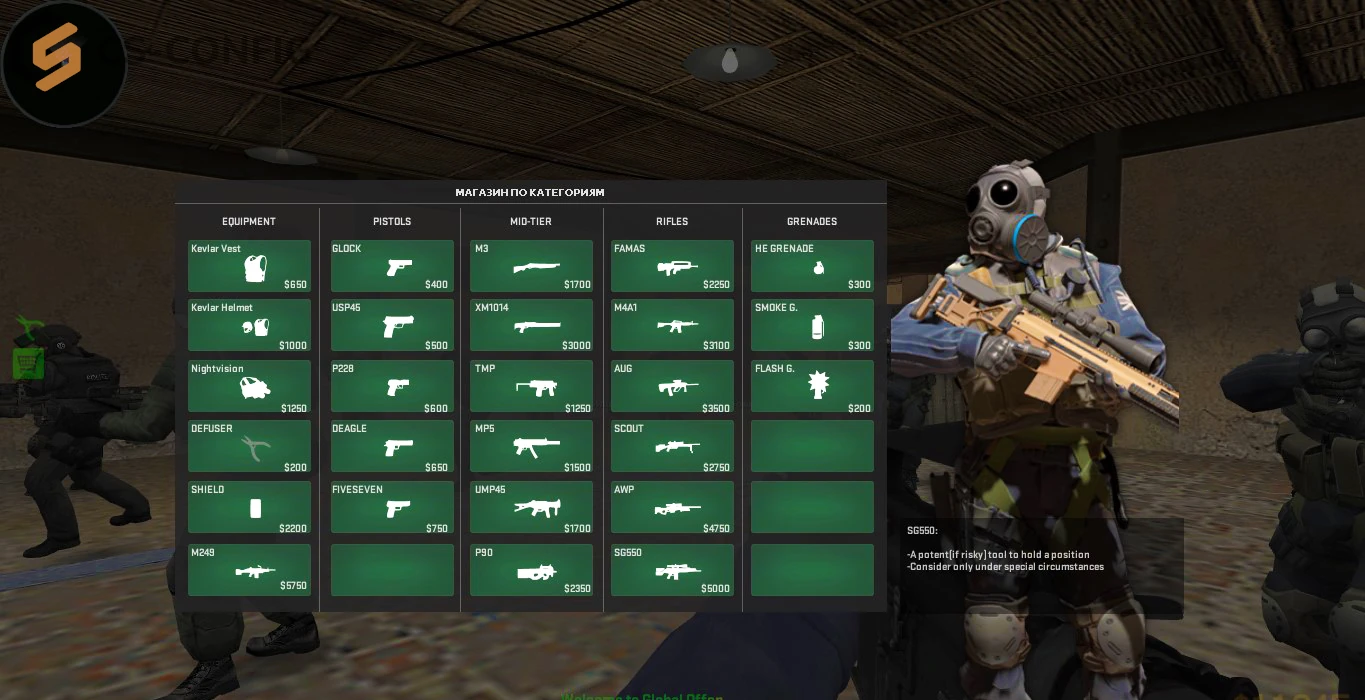Viewport: 1366px width, 700px height.
Task: Purchase the Flash grenade for $200
Action: point(812,387)
